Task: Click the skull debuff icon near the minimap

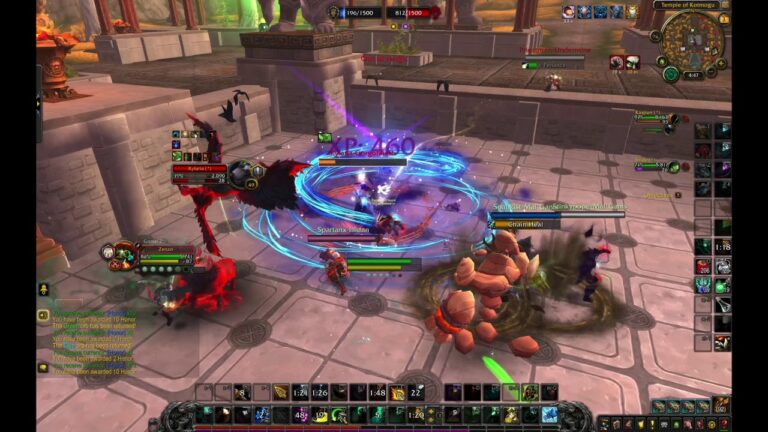Action: click(x=617, y=62)
